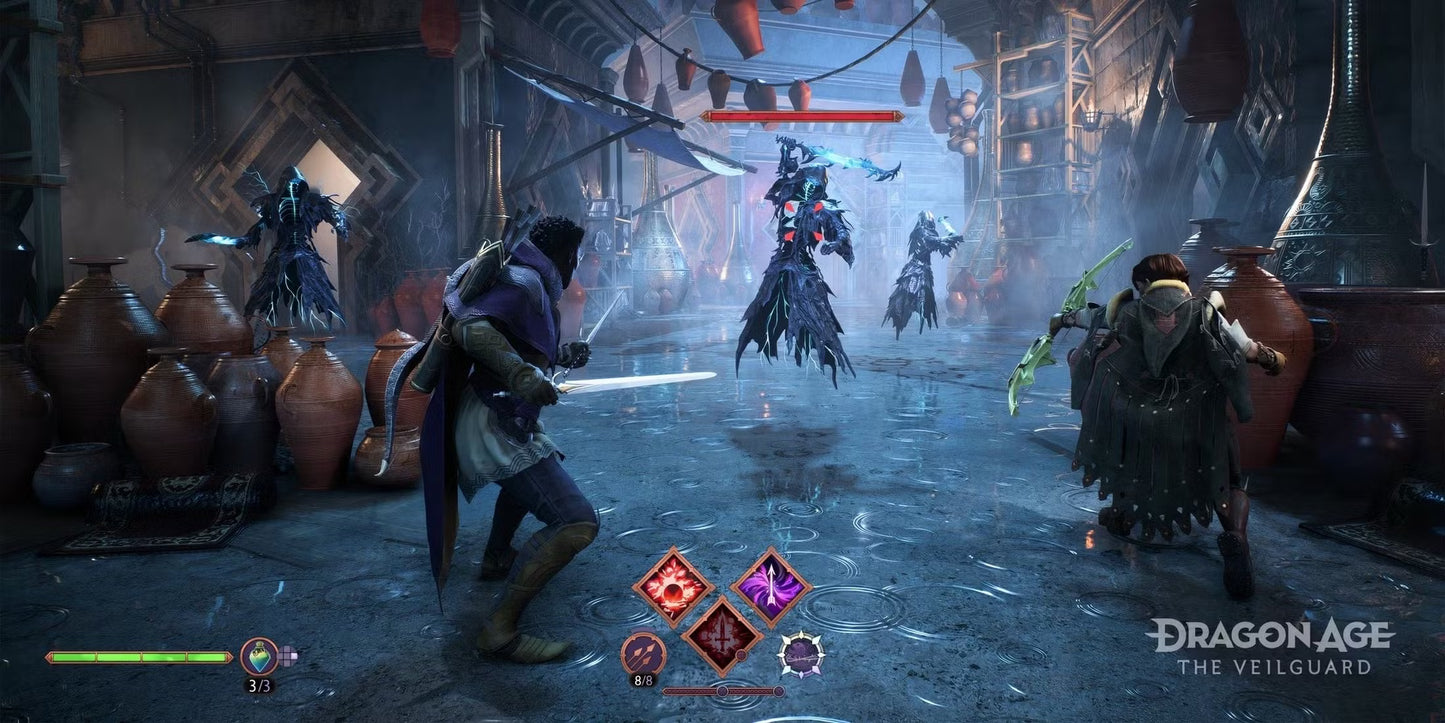Click the healing potion icon
Viewport: 1445px width, 723px height.
point(259,658)
